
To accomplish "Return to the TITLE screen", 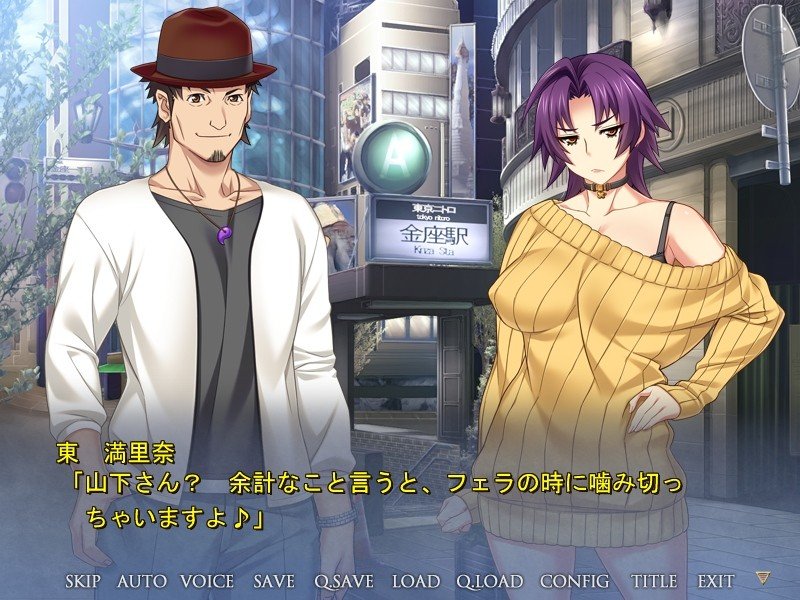I will click(654, 581).
